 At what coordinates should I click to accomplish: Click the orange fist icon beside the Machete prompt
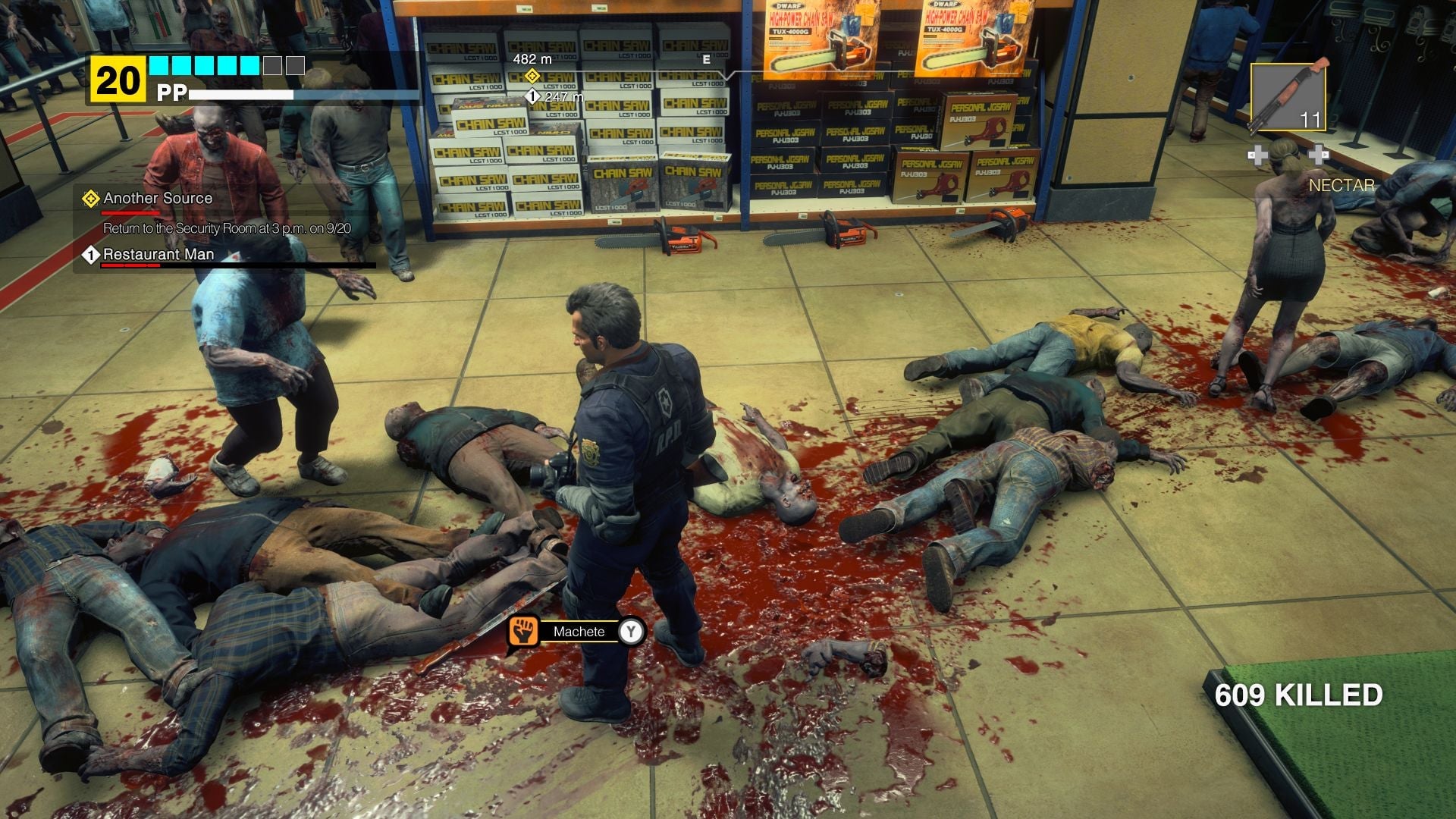(525, 629)
